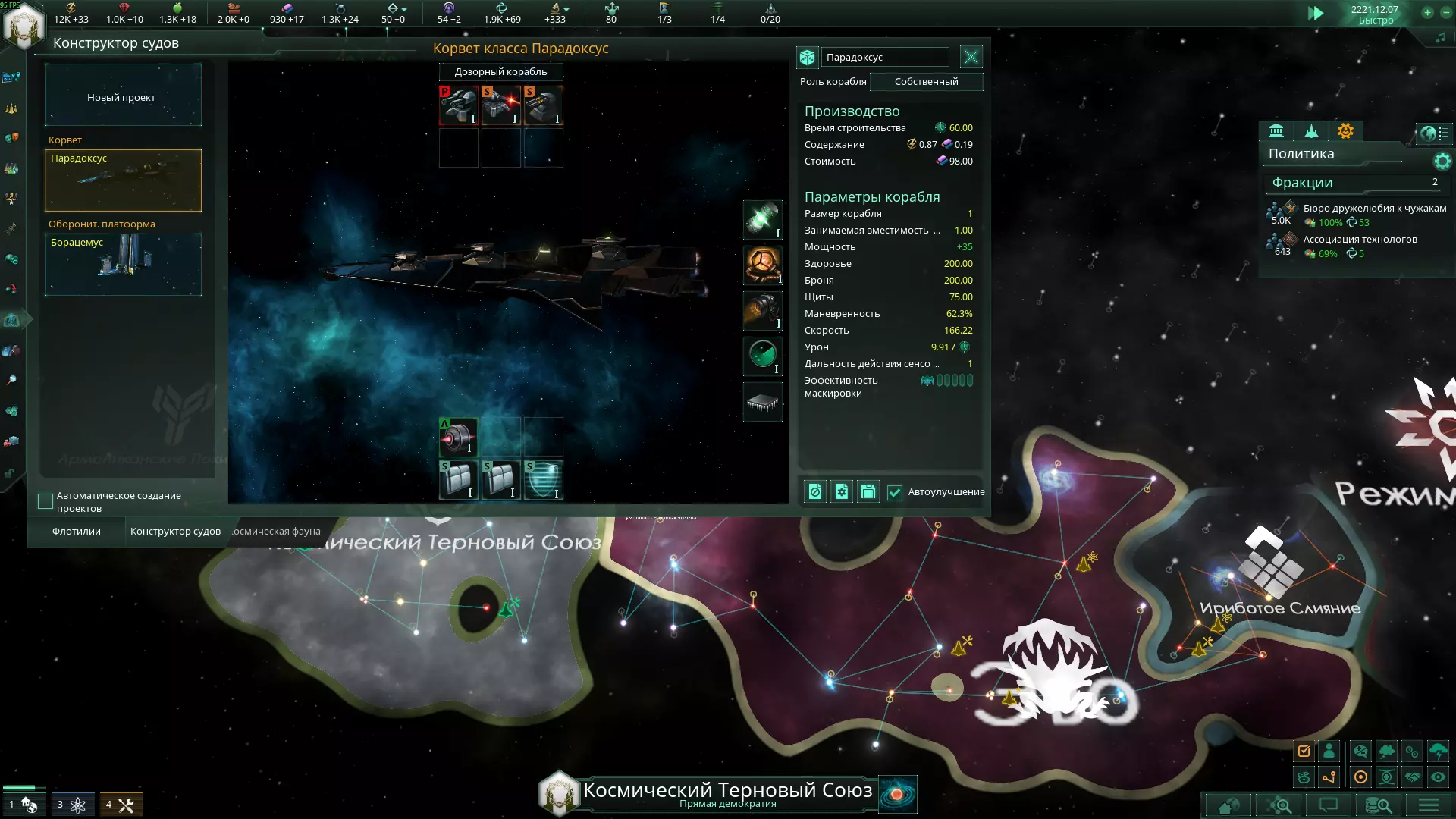Select the Парадоксус corvette design
The height and width of the screenshot is (819, 1456).
[123, 180]
